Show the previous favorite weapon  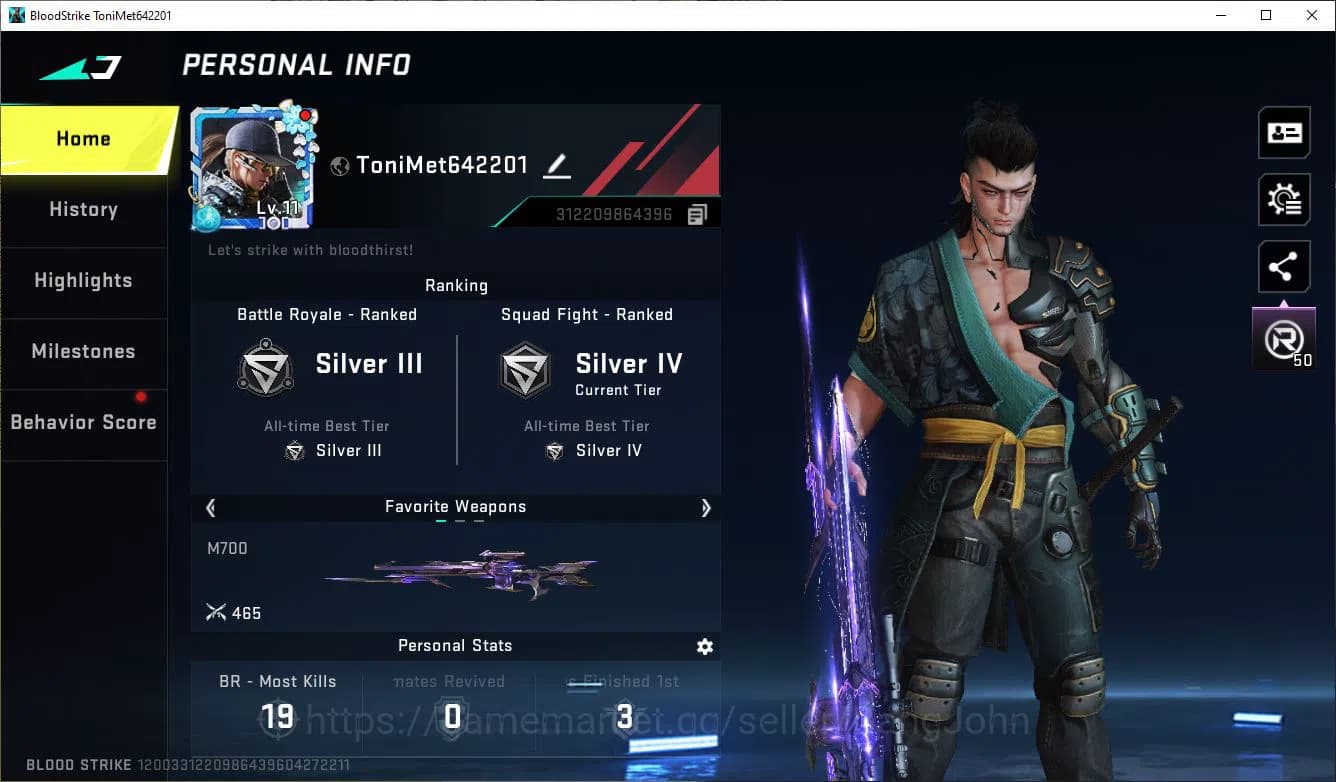tap(210, 508)
